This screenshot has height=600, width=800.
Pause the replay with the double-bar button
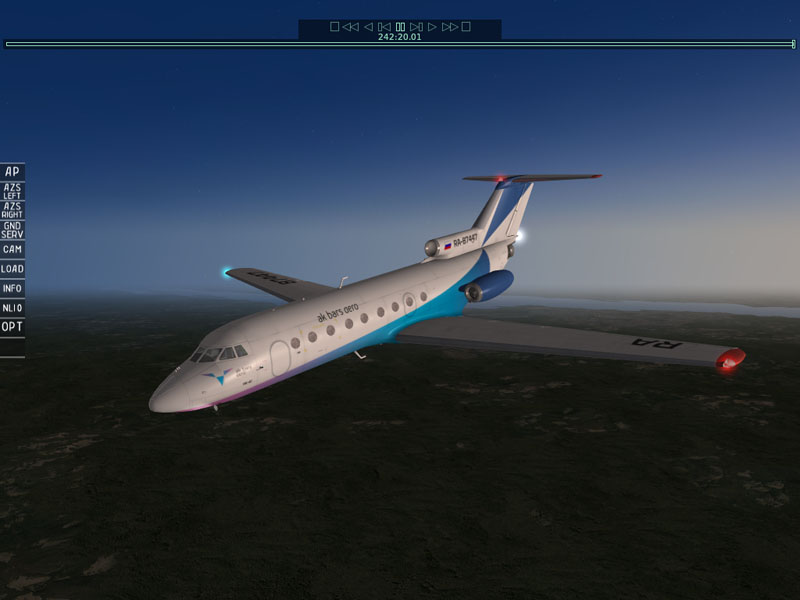(x=400, y=27)
